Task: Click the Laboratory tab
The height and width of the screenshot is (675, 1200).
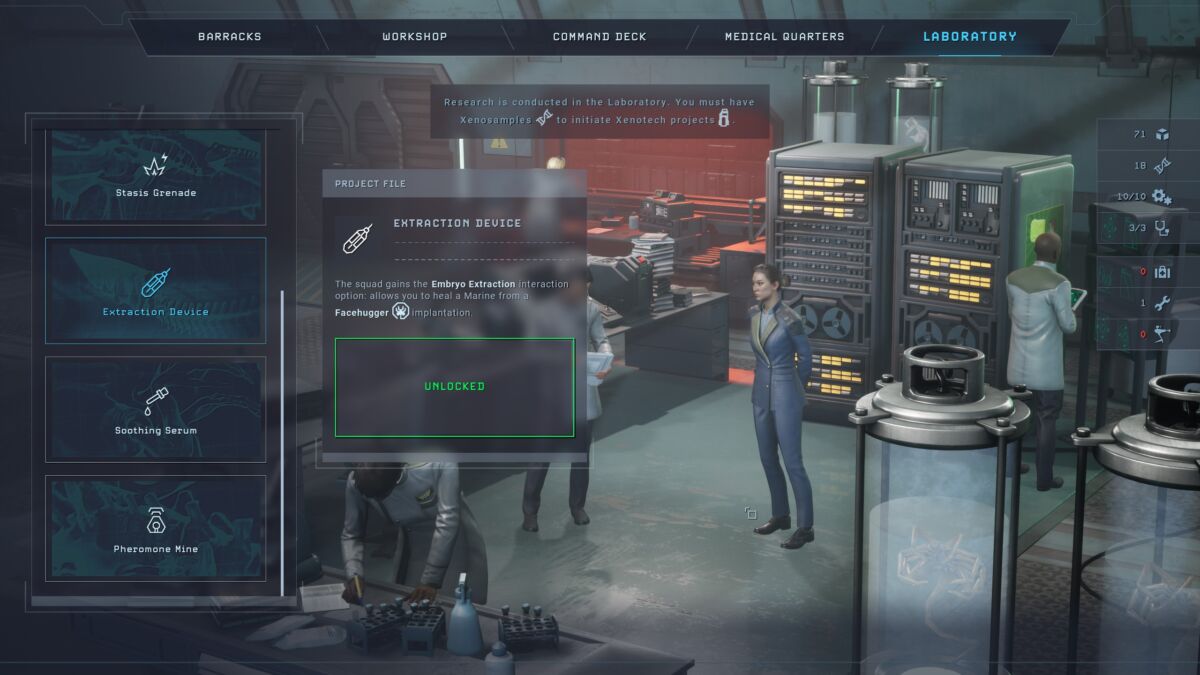Action: tap(969, 37)
